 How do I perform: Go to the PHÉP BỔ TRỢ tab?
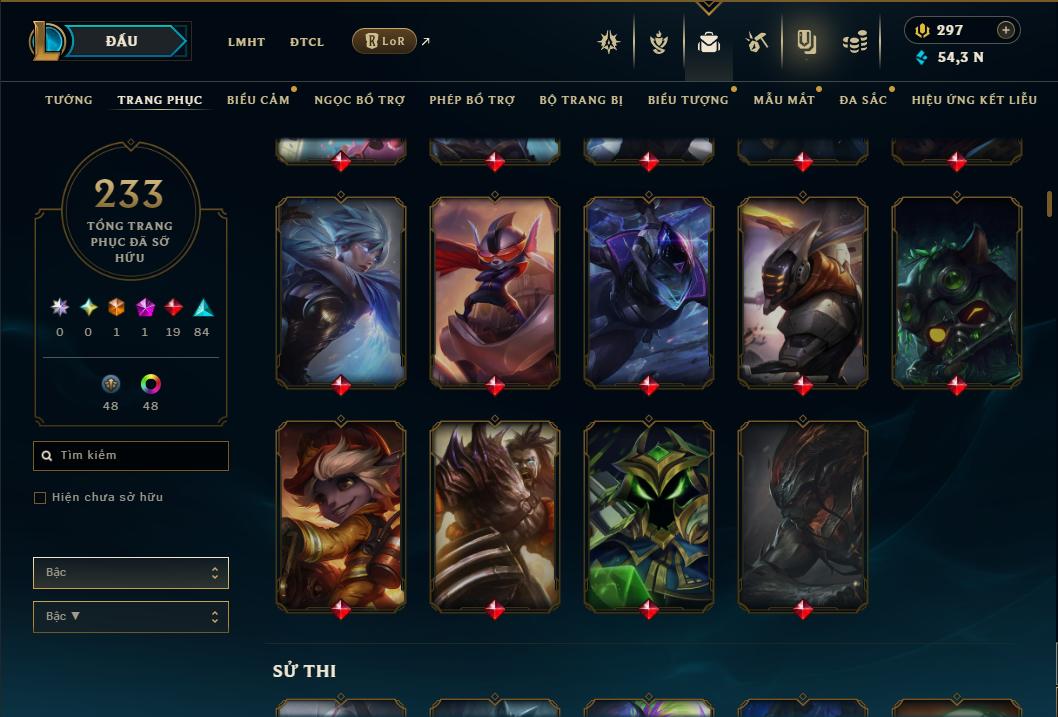coord(472,100)
